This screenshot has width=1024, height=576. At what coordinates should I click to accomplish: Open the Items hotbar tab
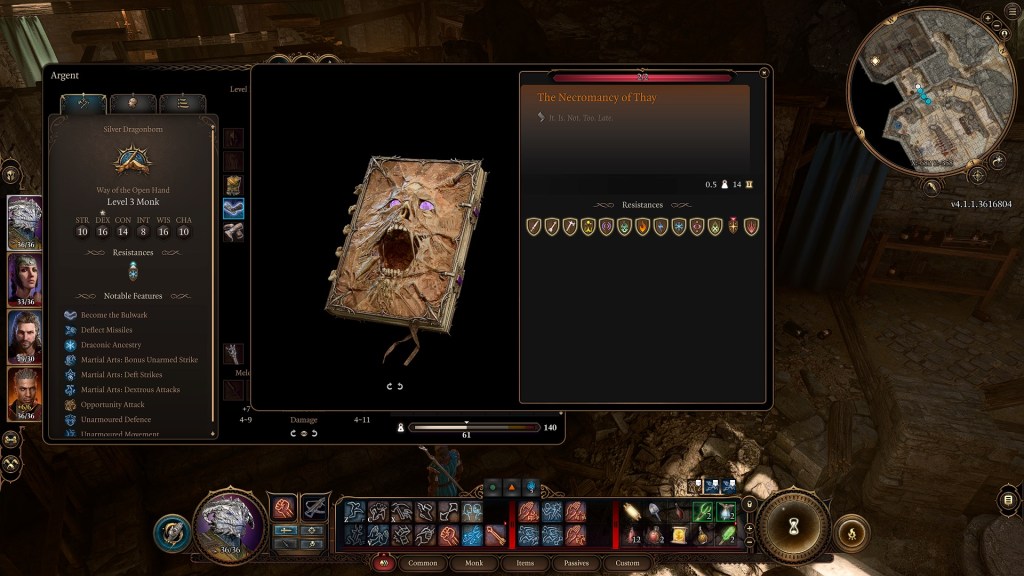525,563
